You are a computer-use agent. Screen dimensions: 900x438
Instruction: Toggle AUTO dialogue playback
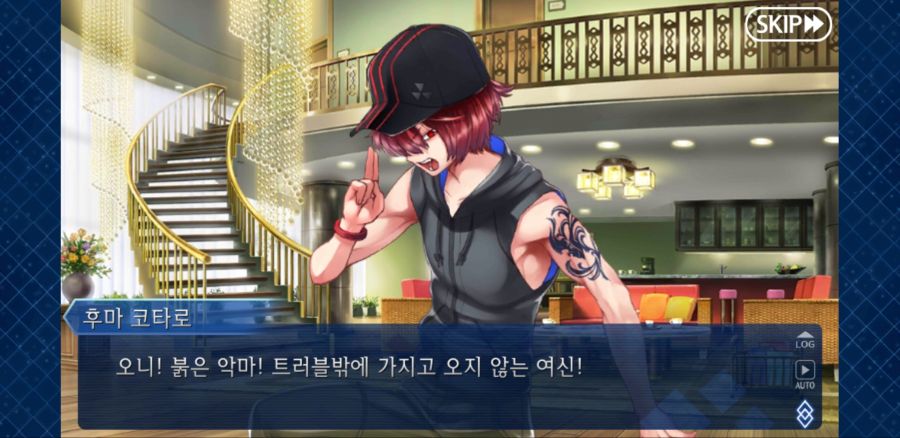click(x=804, y=374)
